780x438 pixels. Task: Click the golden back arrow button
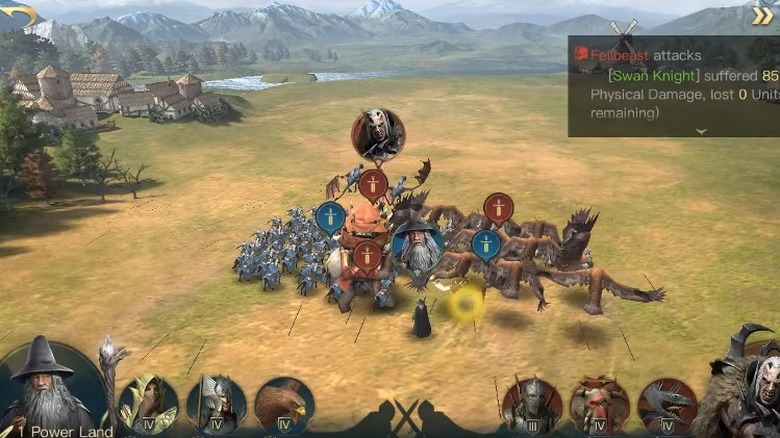point(20,14)
